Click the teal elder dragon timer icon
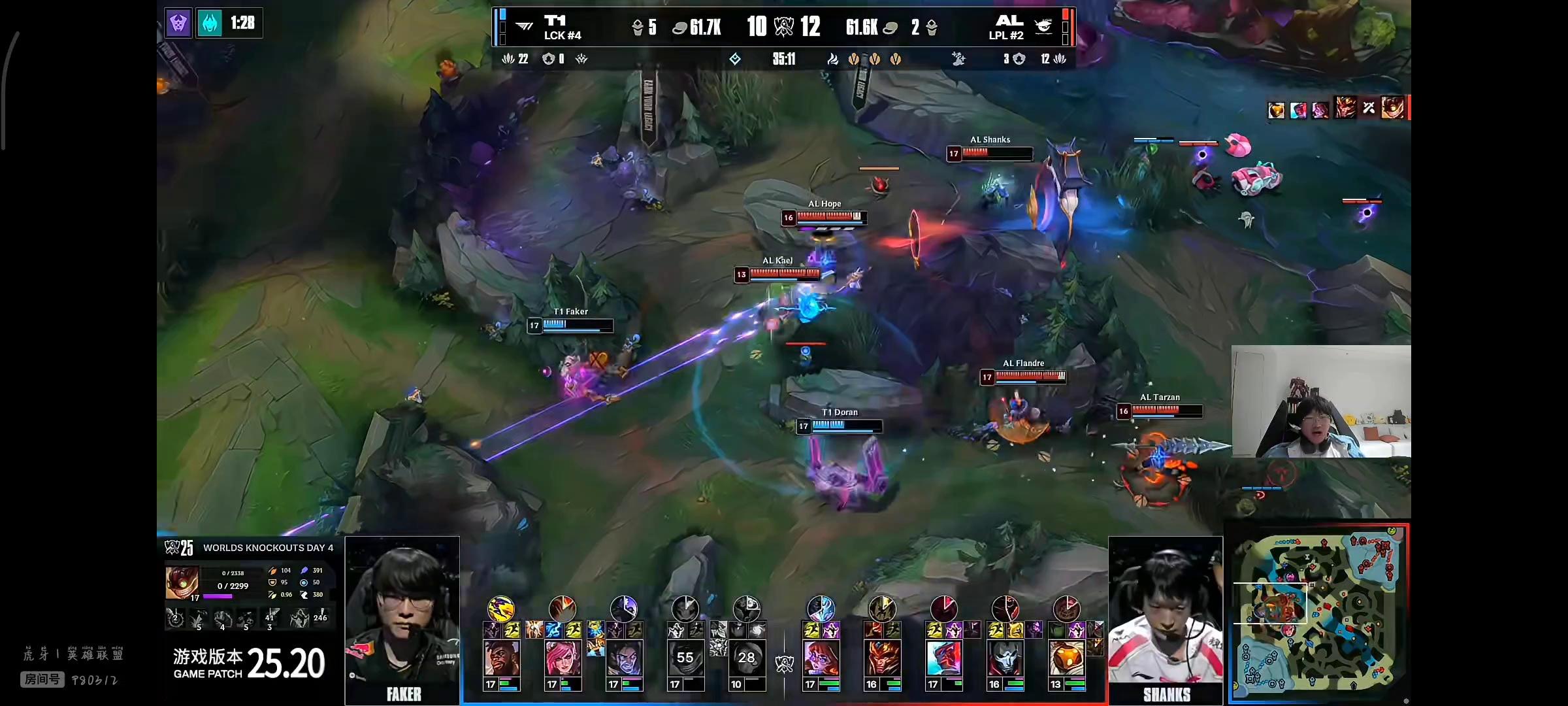Viewport: 1568px width, 706px height. pyautogui.click(x=210, y=24)
